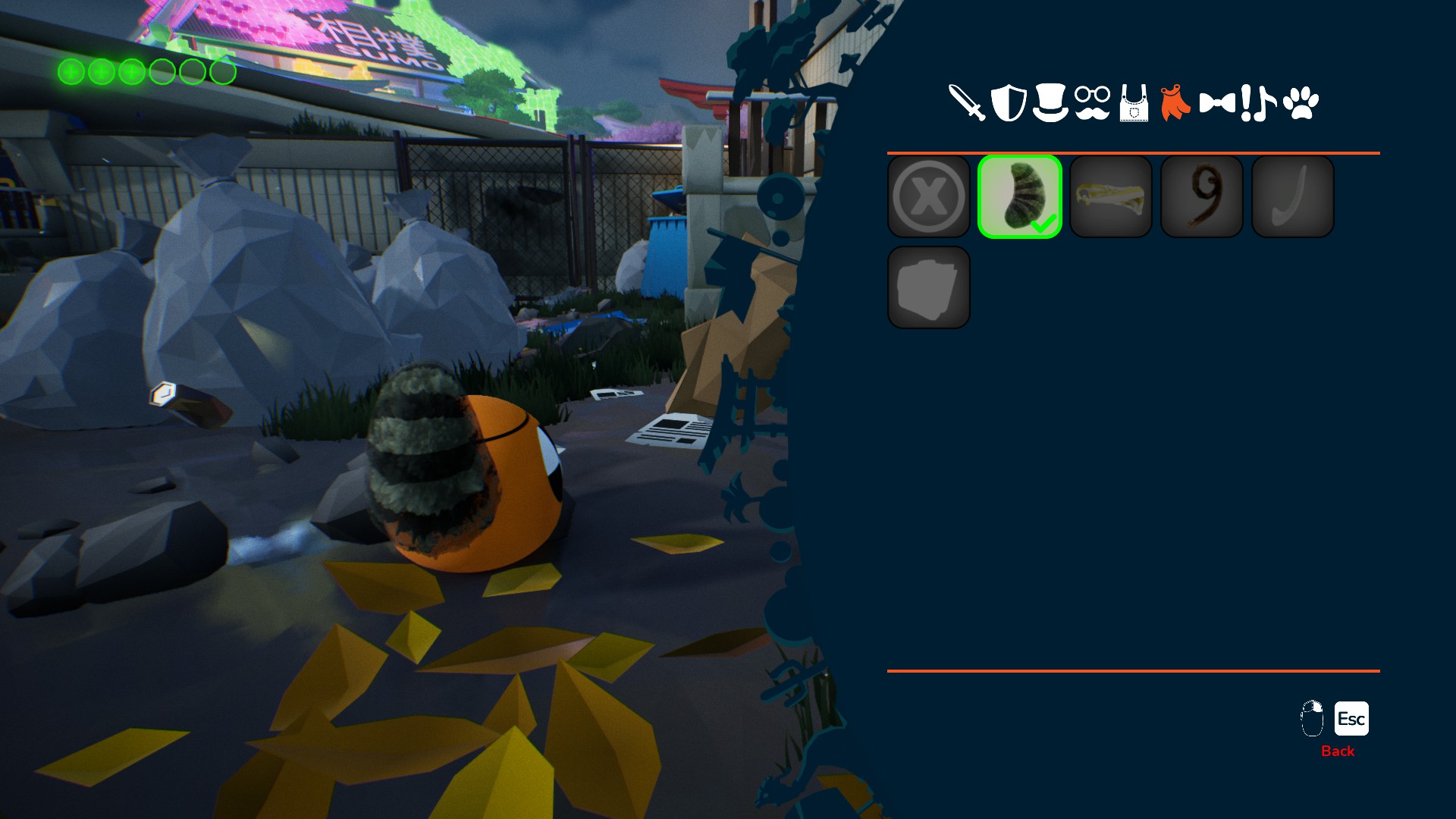This screenshot has width=1456, height=819.
Task: Open the paw print pets tab
Action: click(x=1301, y=103)
